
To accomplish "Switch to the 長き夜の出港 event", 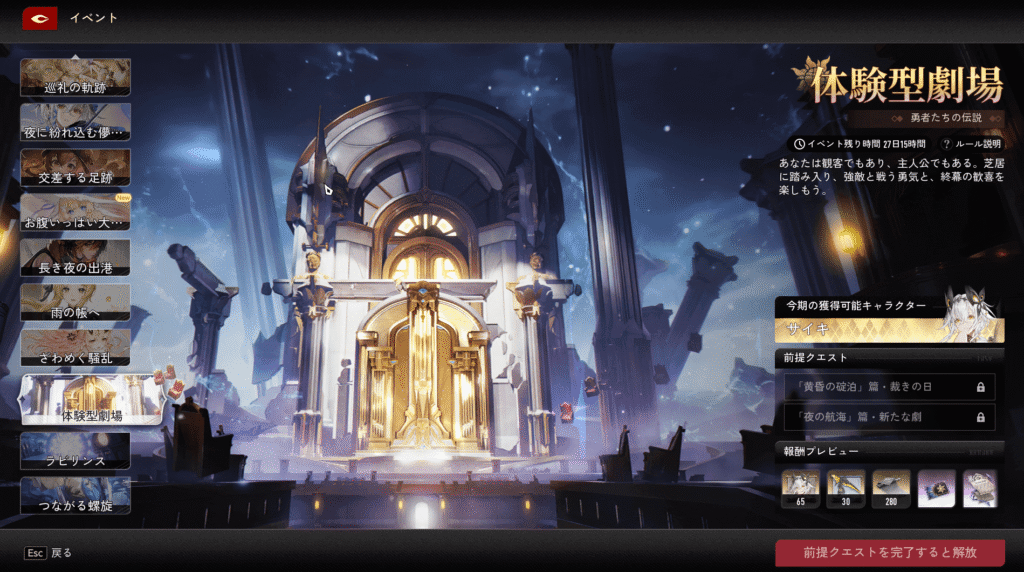I will click(x=75, y=257).
